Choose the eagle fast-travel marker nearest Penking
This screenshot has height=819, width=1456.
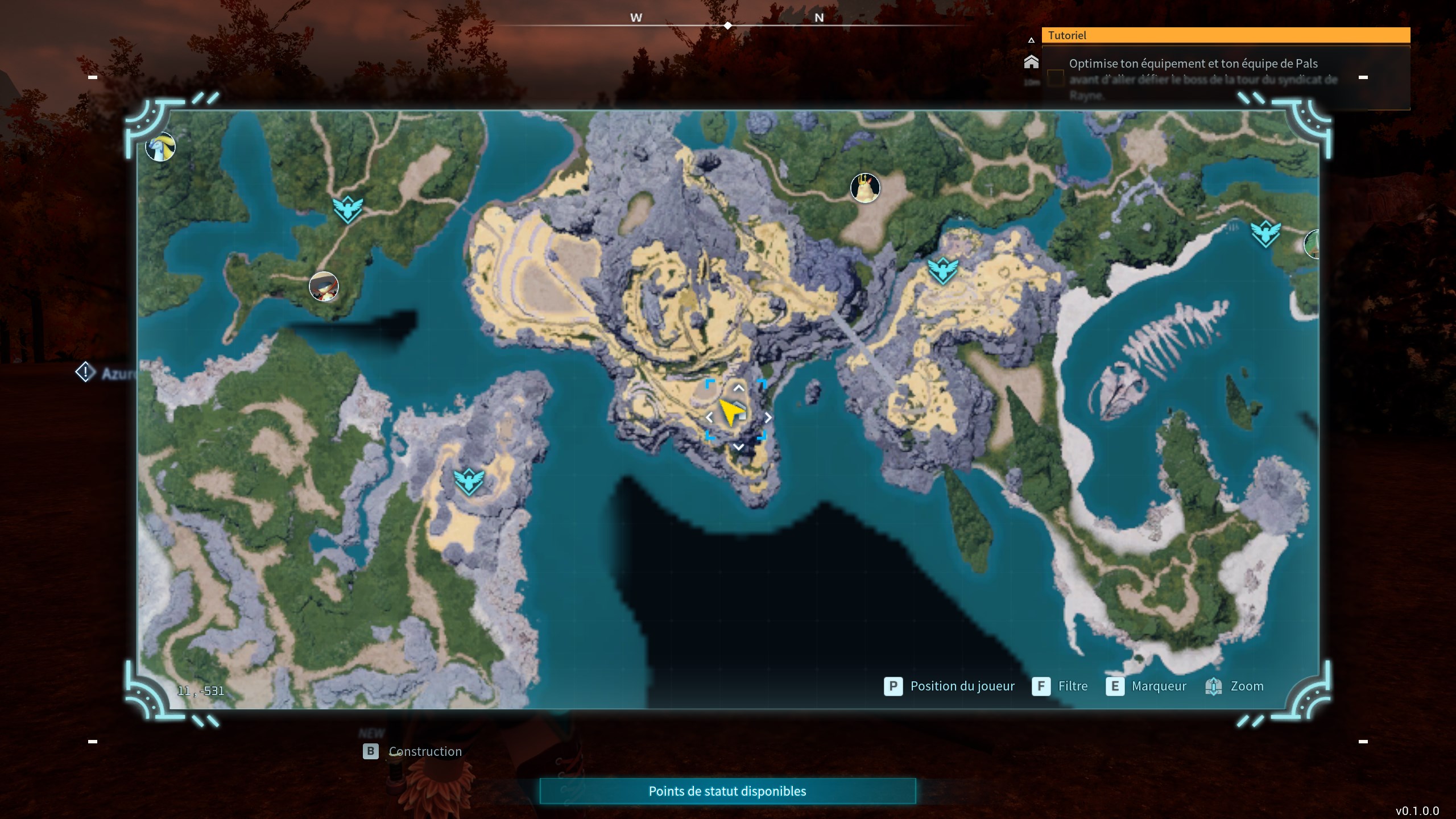[942, 271]
